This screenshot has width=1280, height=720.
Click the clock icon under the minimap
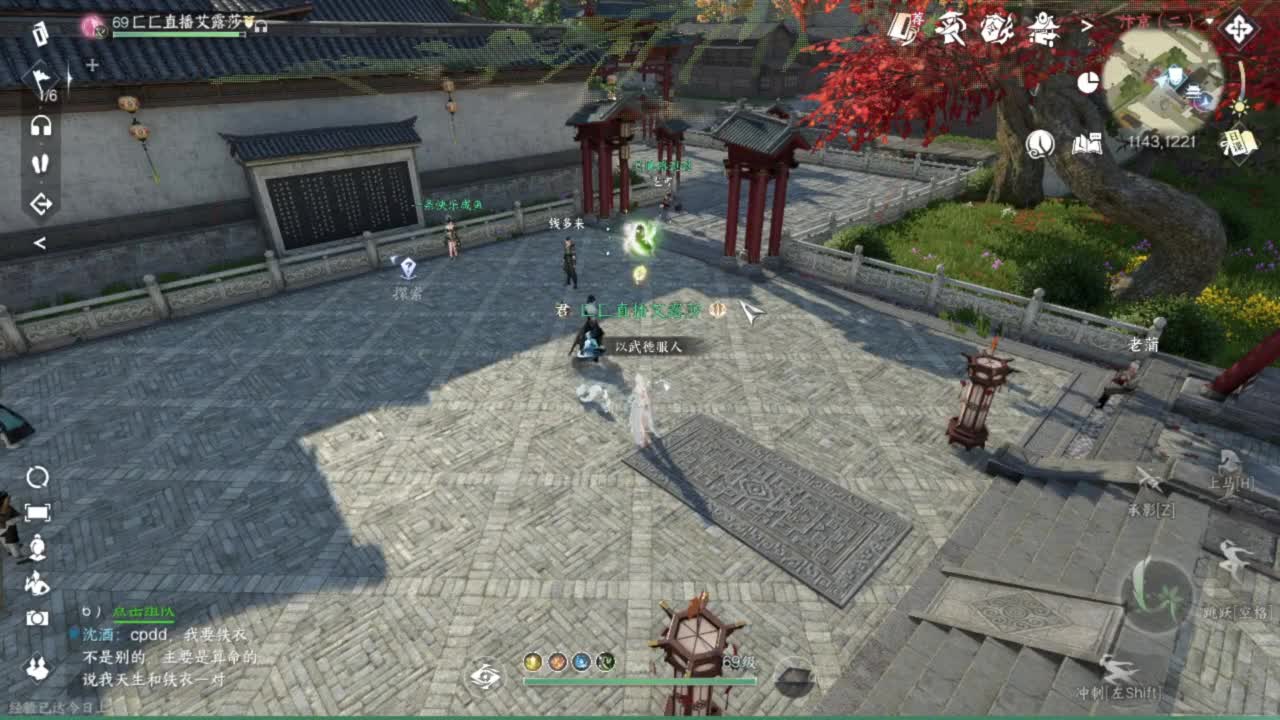tap(1039, 144)
